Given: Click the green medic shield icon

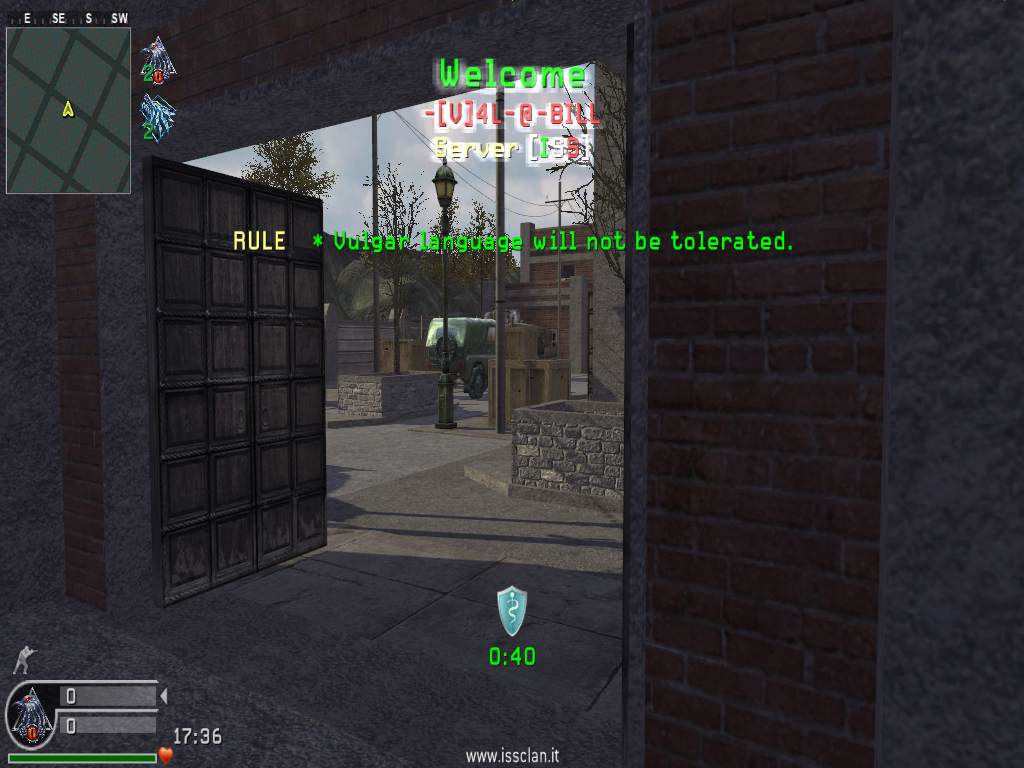Looking at the screenshot, I should pyautogui.click(x=511, y=611).
